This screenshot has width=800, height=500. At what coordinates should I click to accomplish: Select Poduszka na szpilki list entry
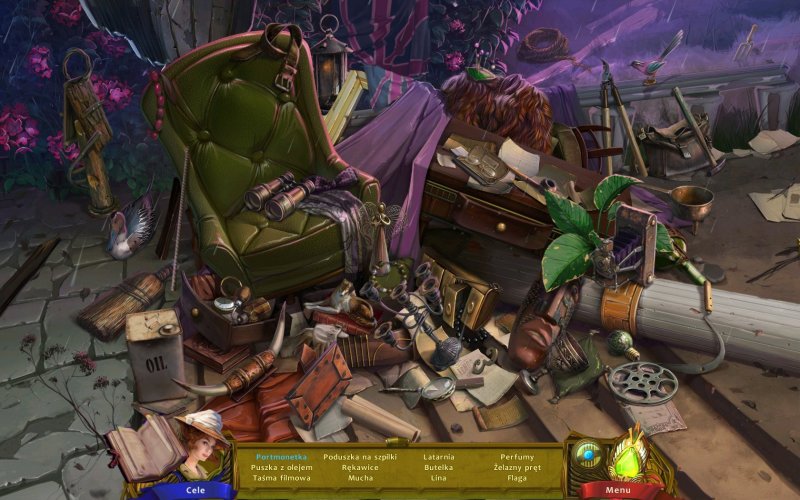coord(361,456)
